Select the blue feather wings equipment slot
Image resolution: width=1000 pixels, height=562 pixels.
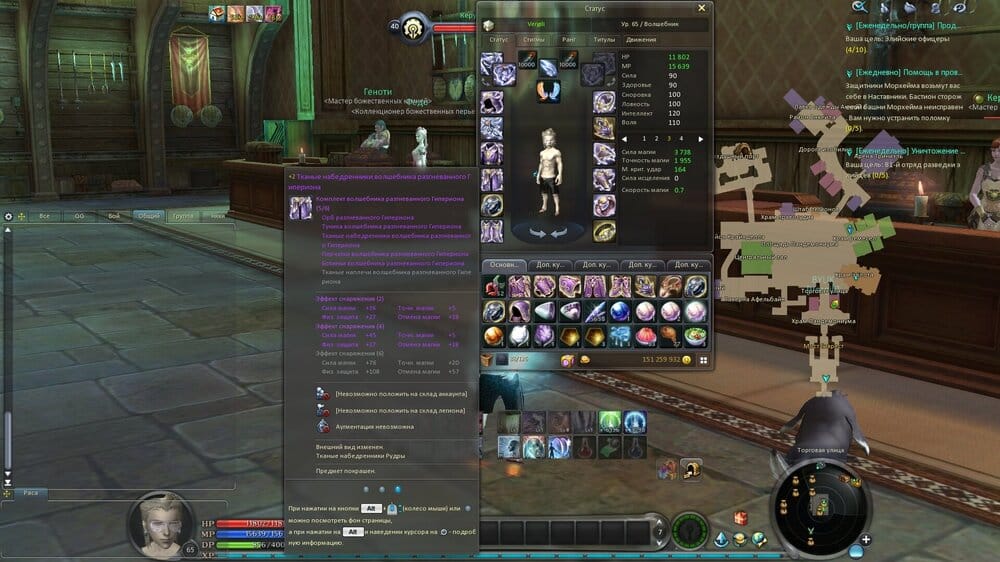click(548, 90)
